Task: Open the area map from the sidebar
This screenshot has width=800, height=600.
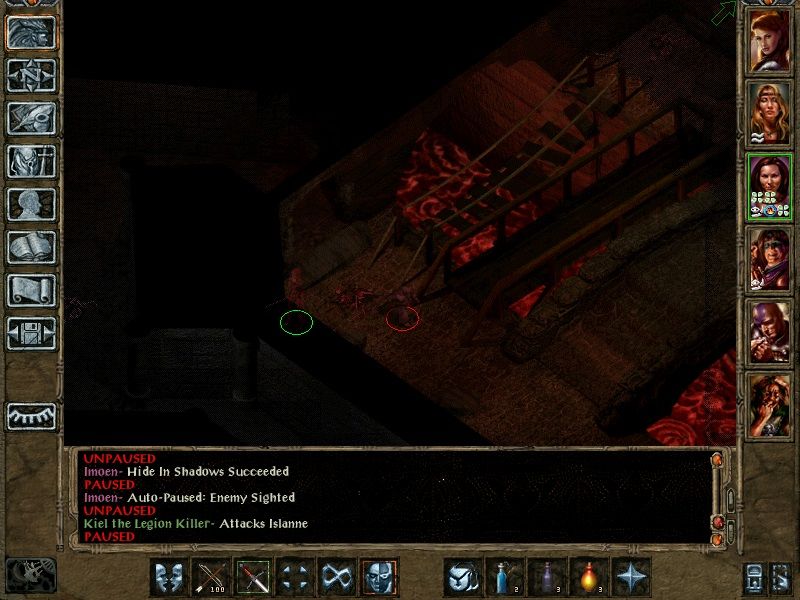Action: pos(32,75)
